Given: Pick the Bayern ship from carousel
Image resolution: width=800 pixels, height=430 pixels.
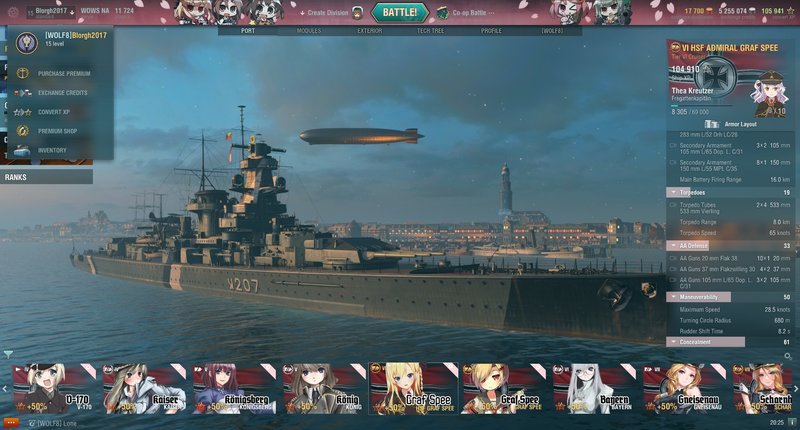Looking at the screenshot, I should point(595,388).
